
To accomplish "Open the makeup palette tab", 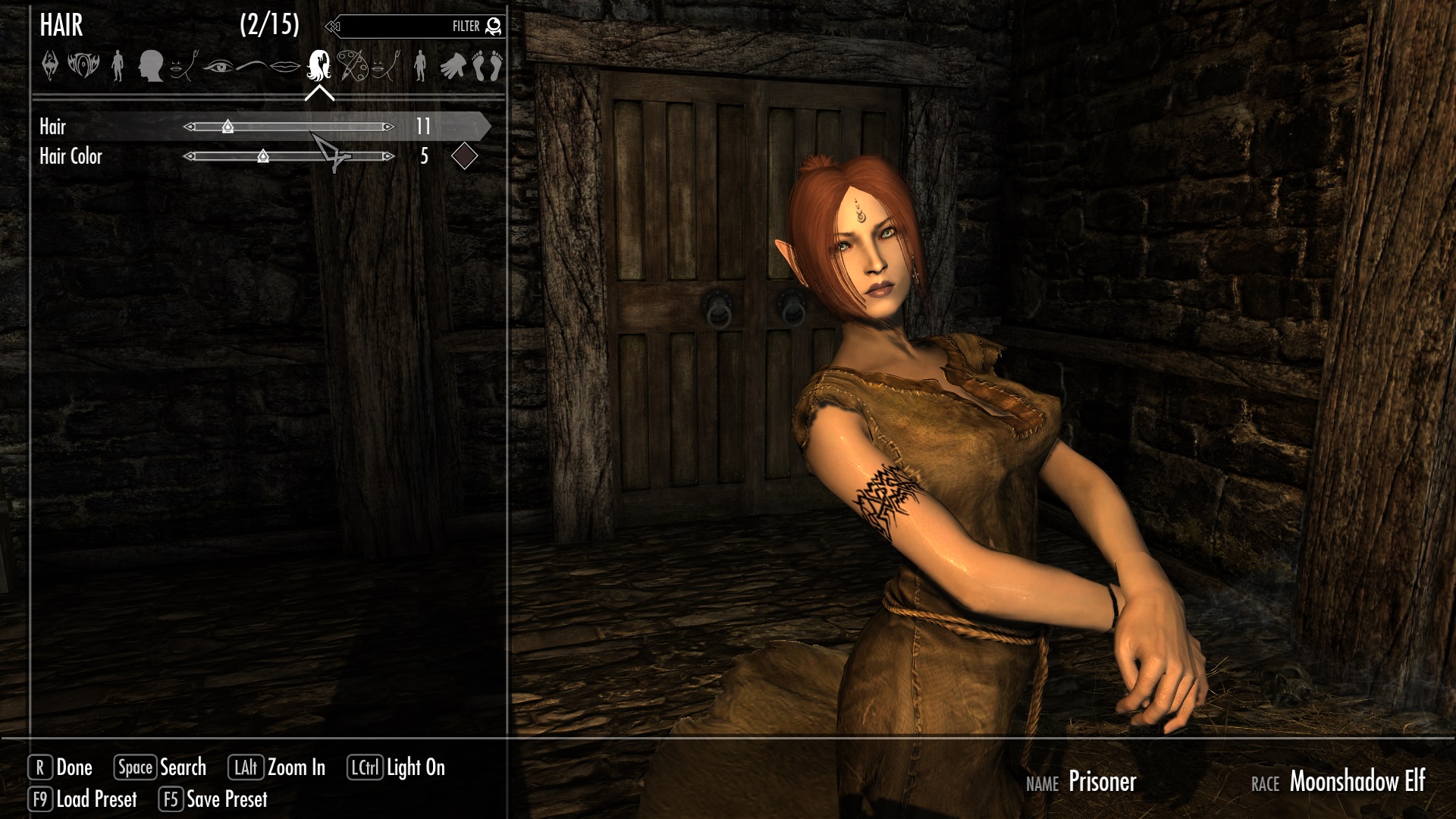I will click(x=352, y=66).
